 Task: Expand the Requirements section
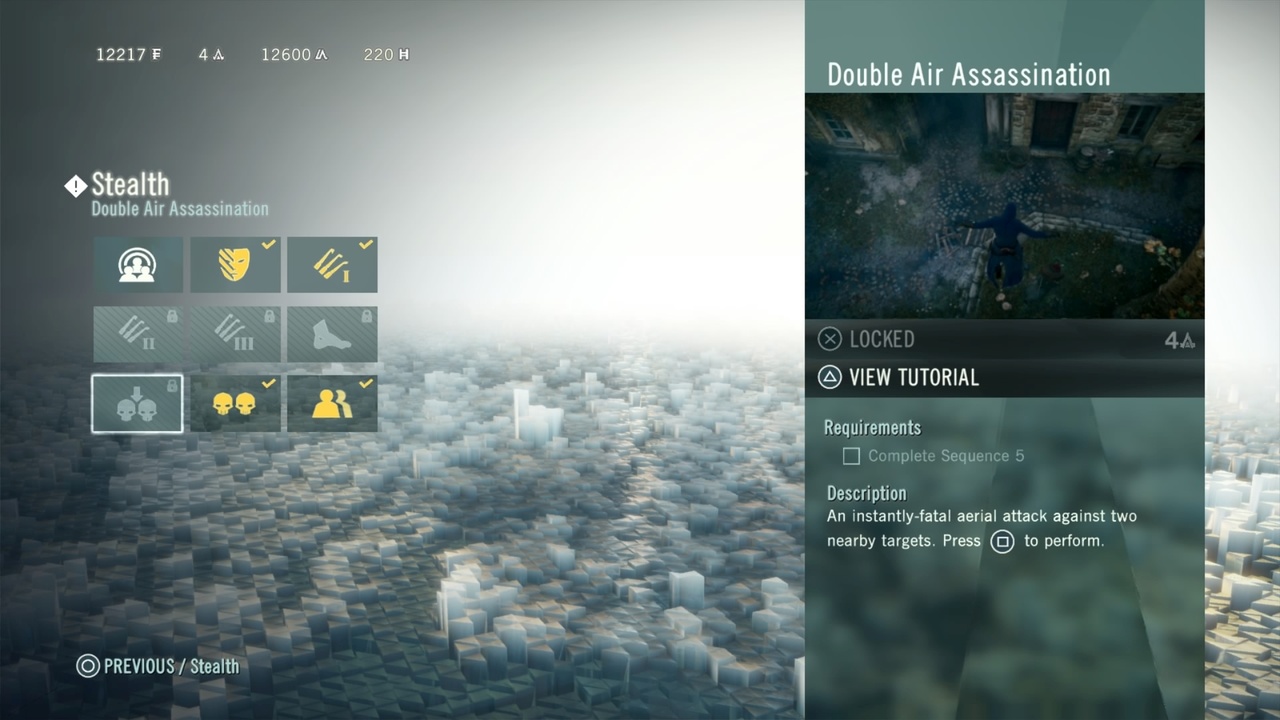[872, 427]
